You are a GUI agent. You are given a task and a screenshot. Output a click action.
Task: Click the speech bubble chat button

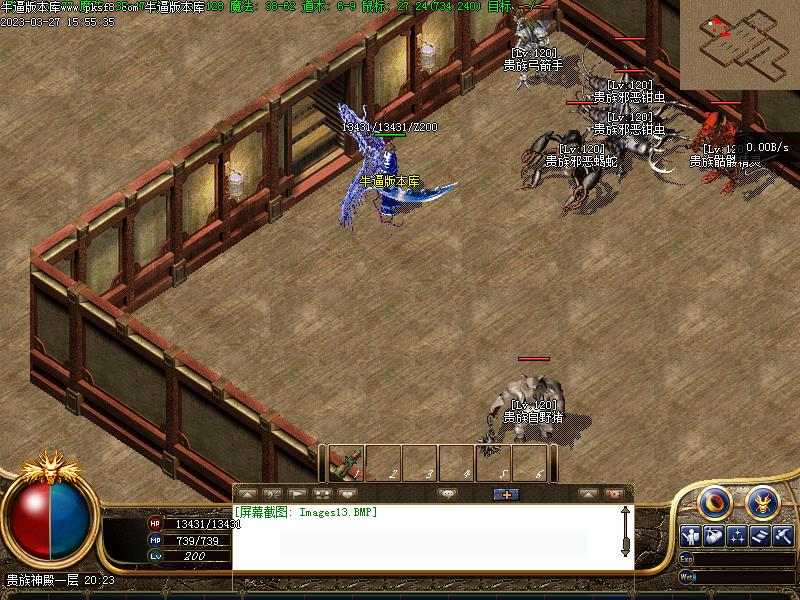[x=447, y=494]
